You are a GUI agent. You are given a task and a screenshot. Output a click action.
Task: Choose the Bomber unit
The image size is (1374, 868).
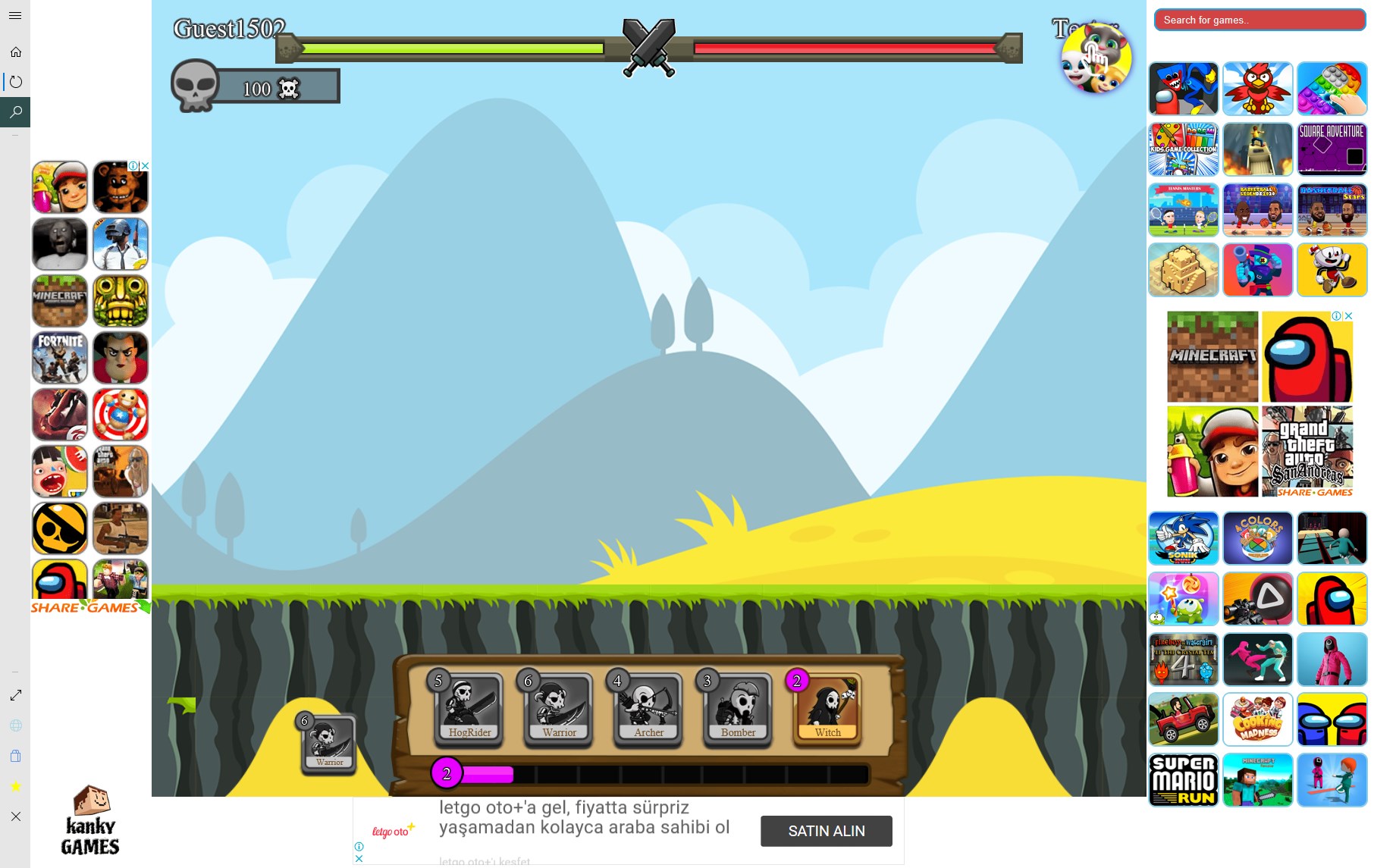tap(737, 709)
